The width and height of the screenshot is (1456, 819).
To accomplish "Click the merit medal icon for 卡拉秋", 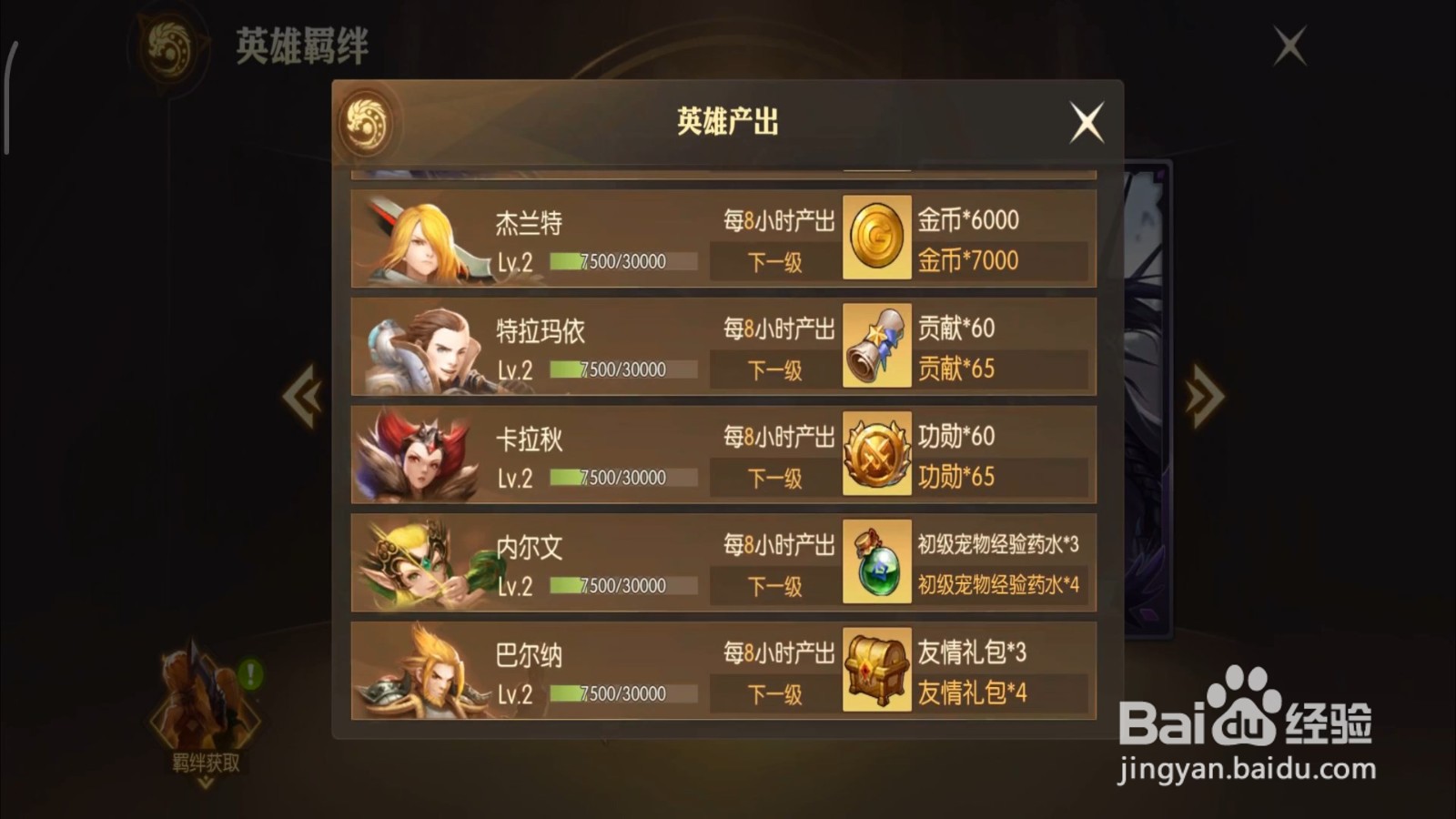I will point(876,455).
